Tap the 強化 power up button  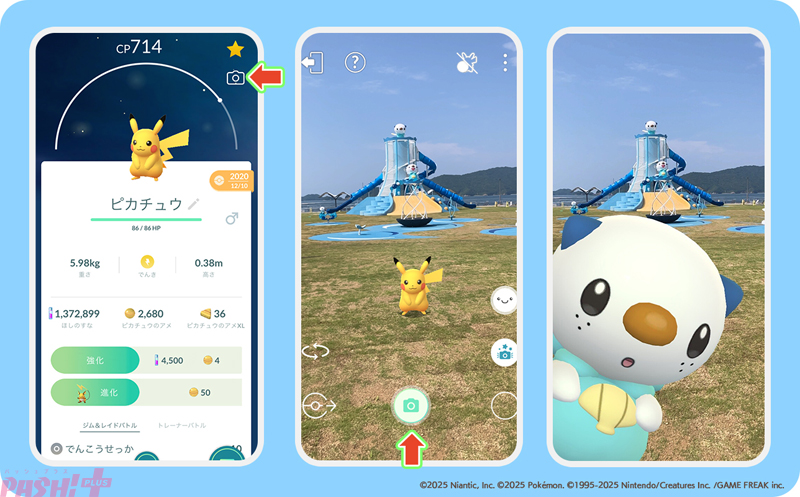(95, 360)
